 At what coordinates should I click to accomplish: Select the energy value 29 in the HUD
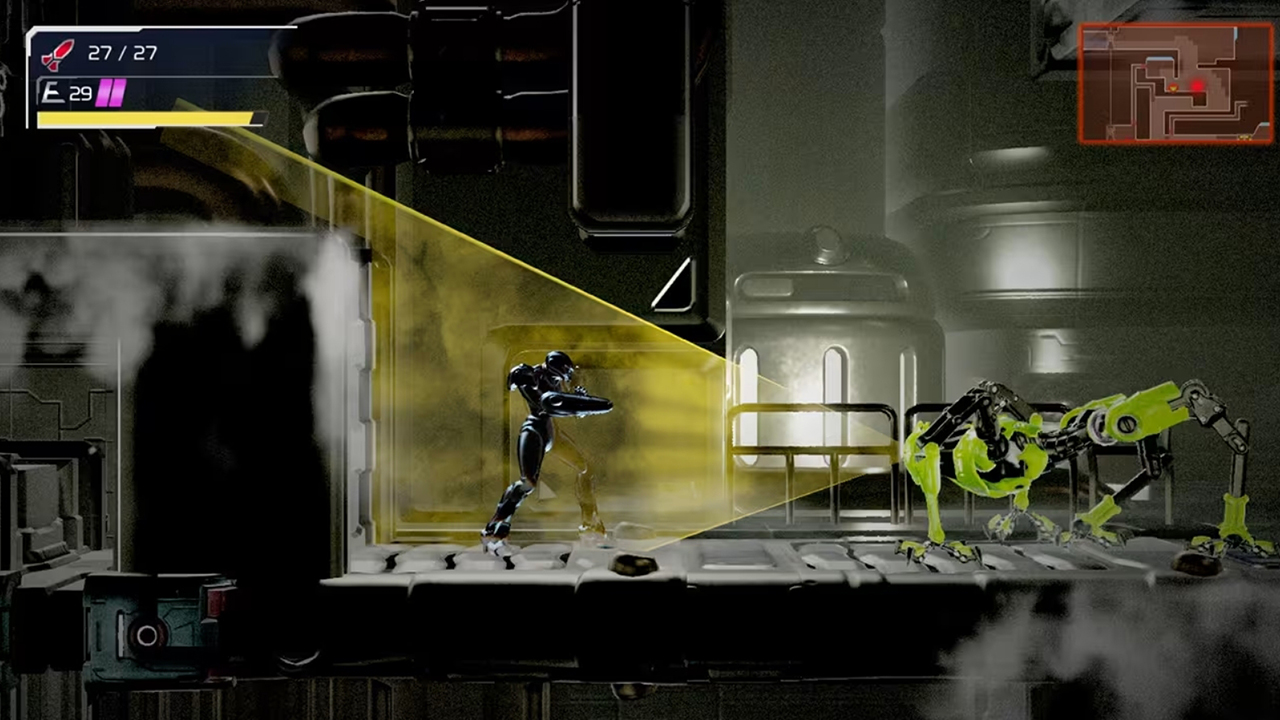pos(79,92)
